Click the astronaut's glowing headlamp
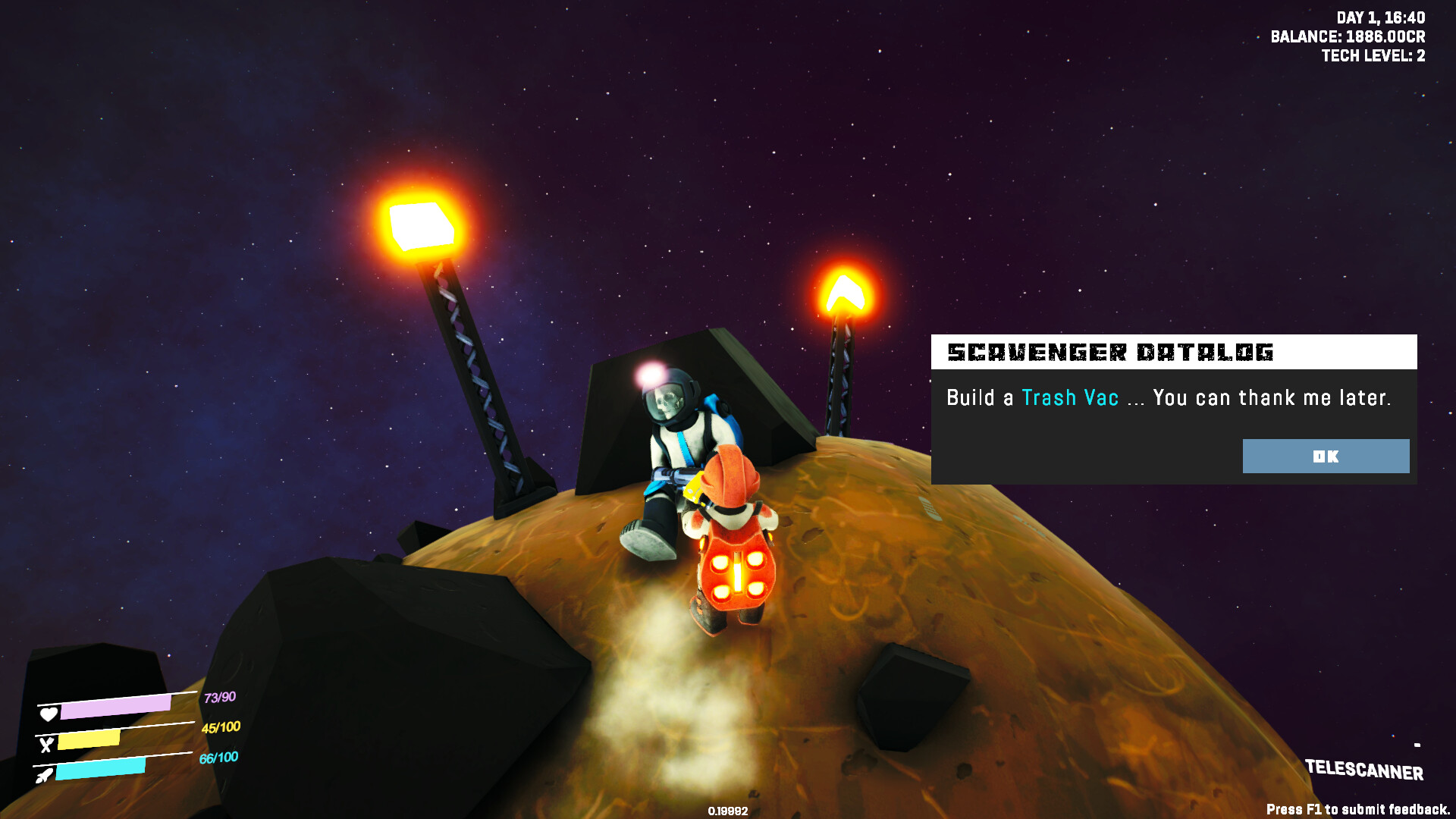Screen dimensions: 1456x819 click(x=648, y=372)
